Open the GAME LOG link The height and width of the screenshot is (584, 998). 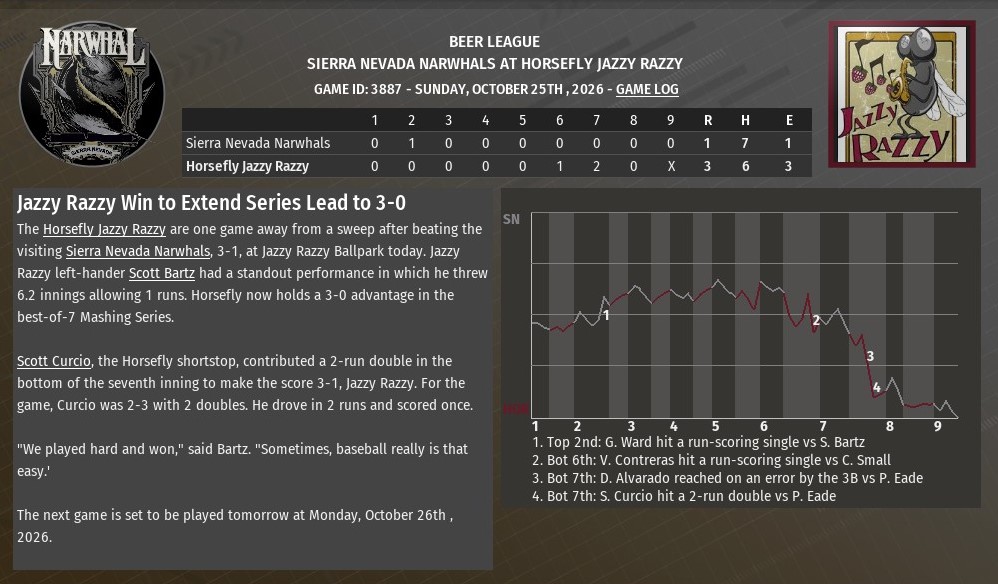point(647,90)
